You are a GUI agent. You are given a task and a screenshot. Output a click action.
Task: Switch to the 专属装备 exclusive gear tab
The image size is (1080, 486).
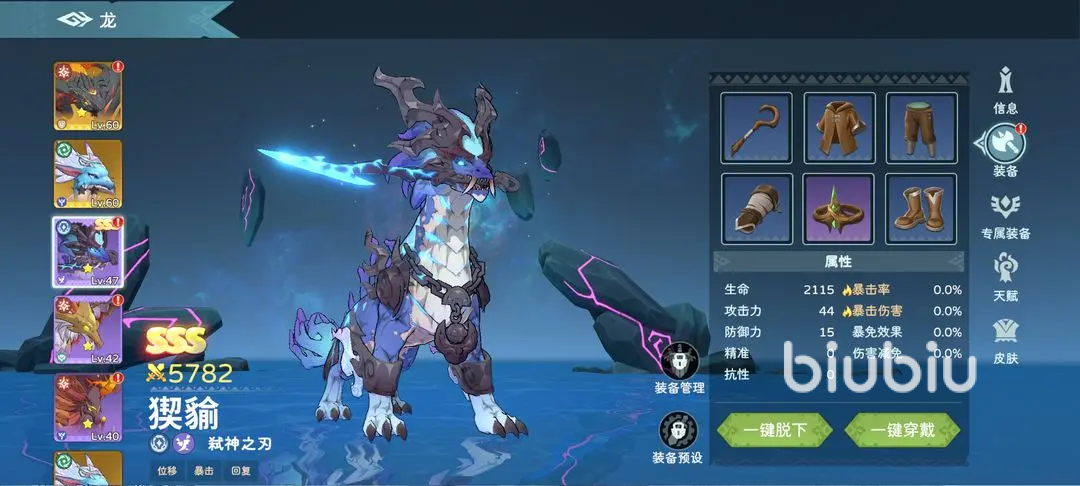(1006, 215)
